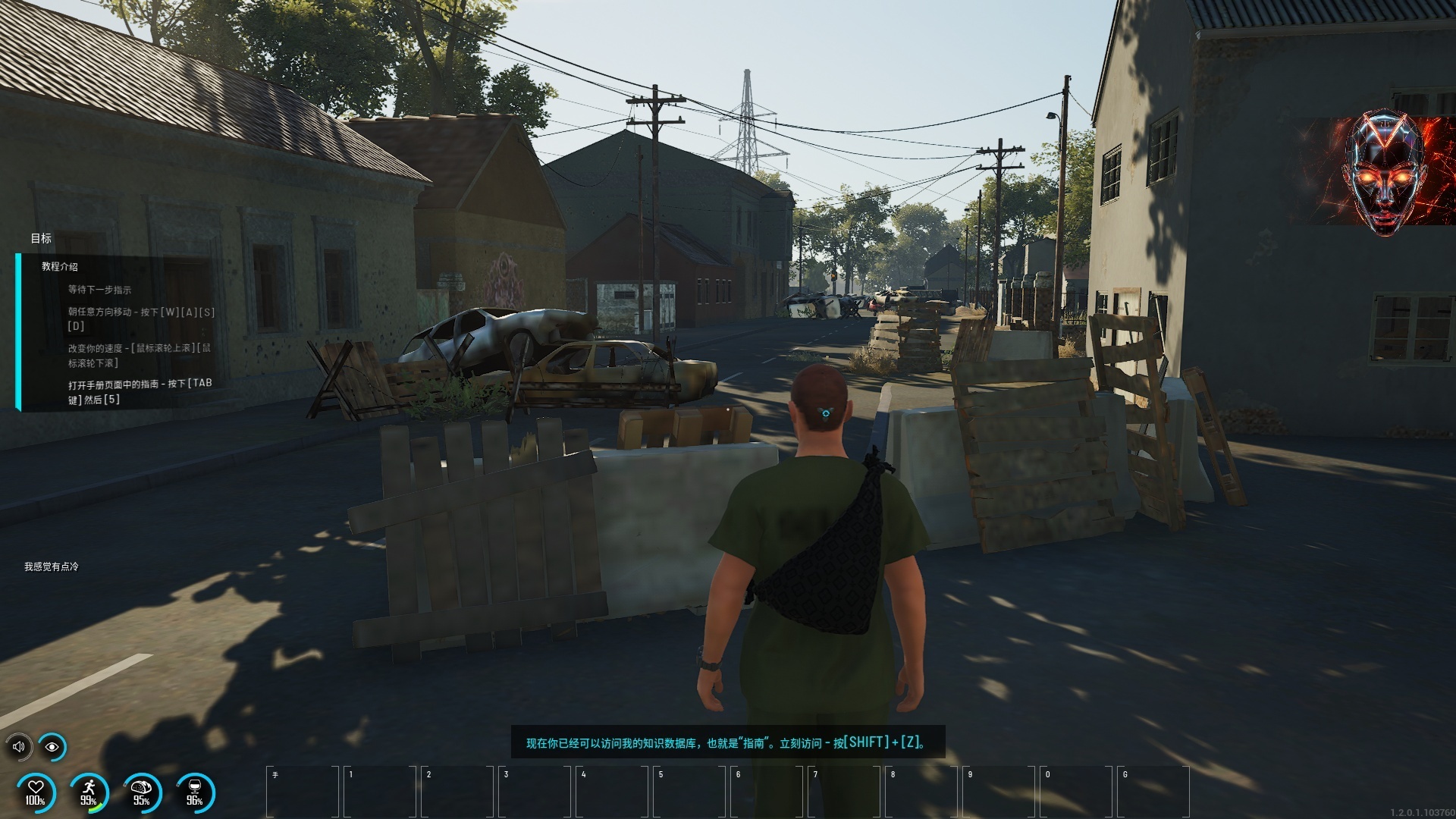Click the eye visibility indicator icon
The image size is (1456, 819).
pyautogui.click(x=52, y=747)
